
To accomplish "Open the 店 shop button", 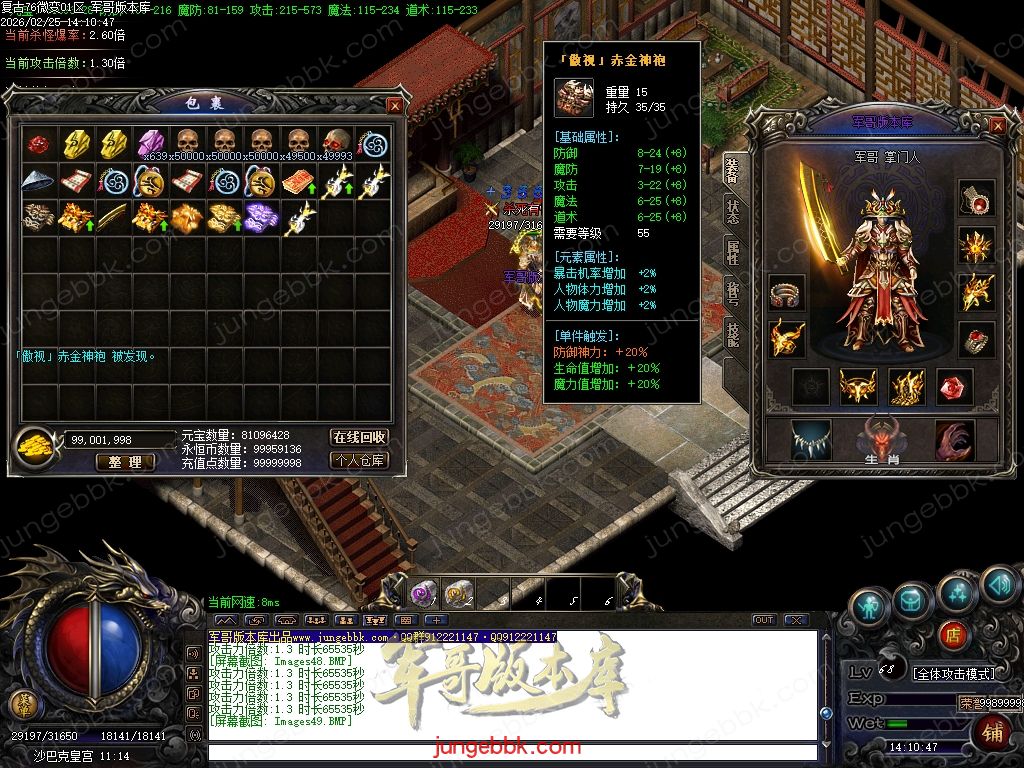I will point(952,634).
